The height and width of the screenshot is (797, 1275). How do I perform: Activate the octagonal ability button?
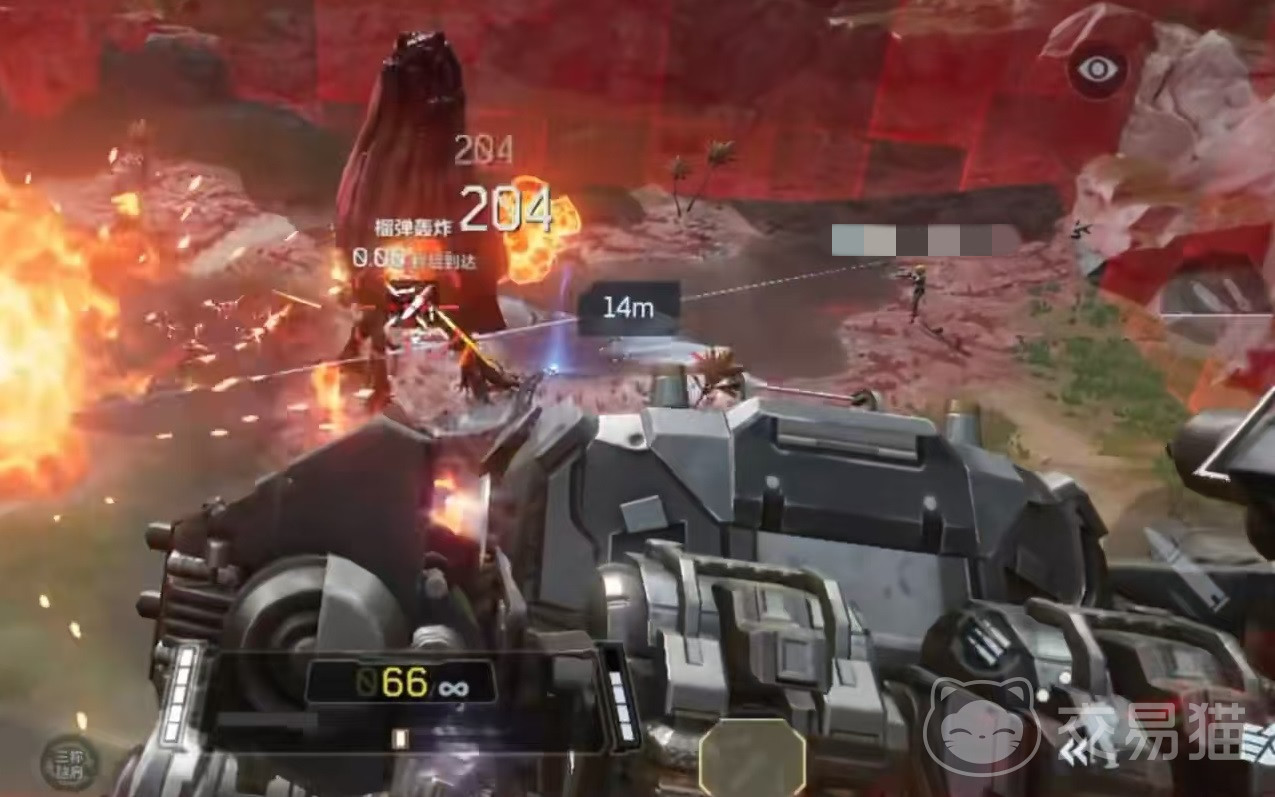pos(752,758)
